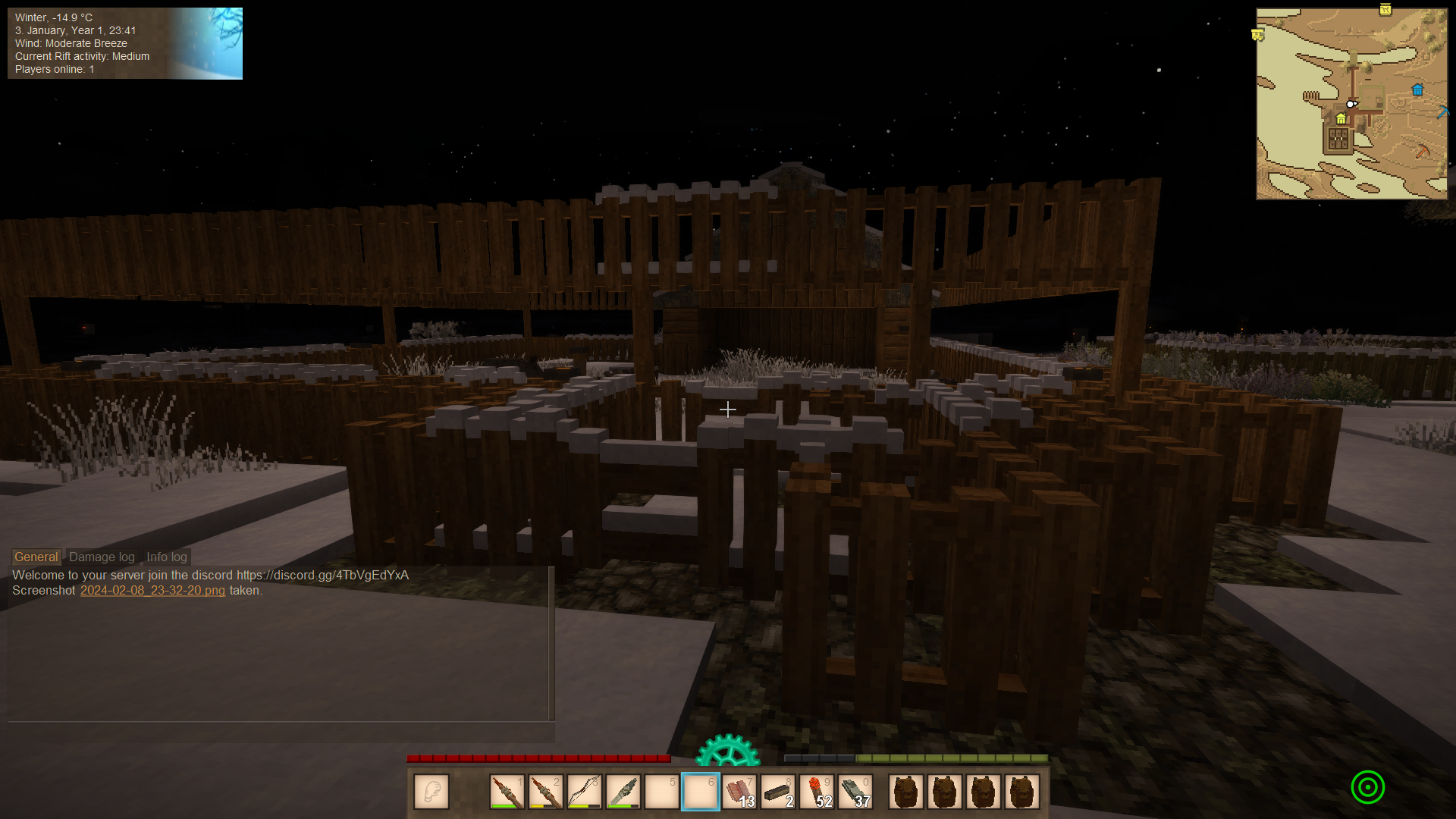The width and height of the screenshot is (1456, 819).
Task: Select the stack of 13 in slot 7
Action: pos(739,792)
